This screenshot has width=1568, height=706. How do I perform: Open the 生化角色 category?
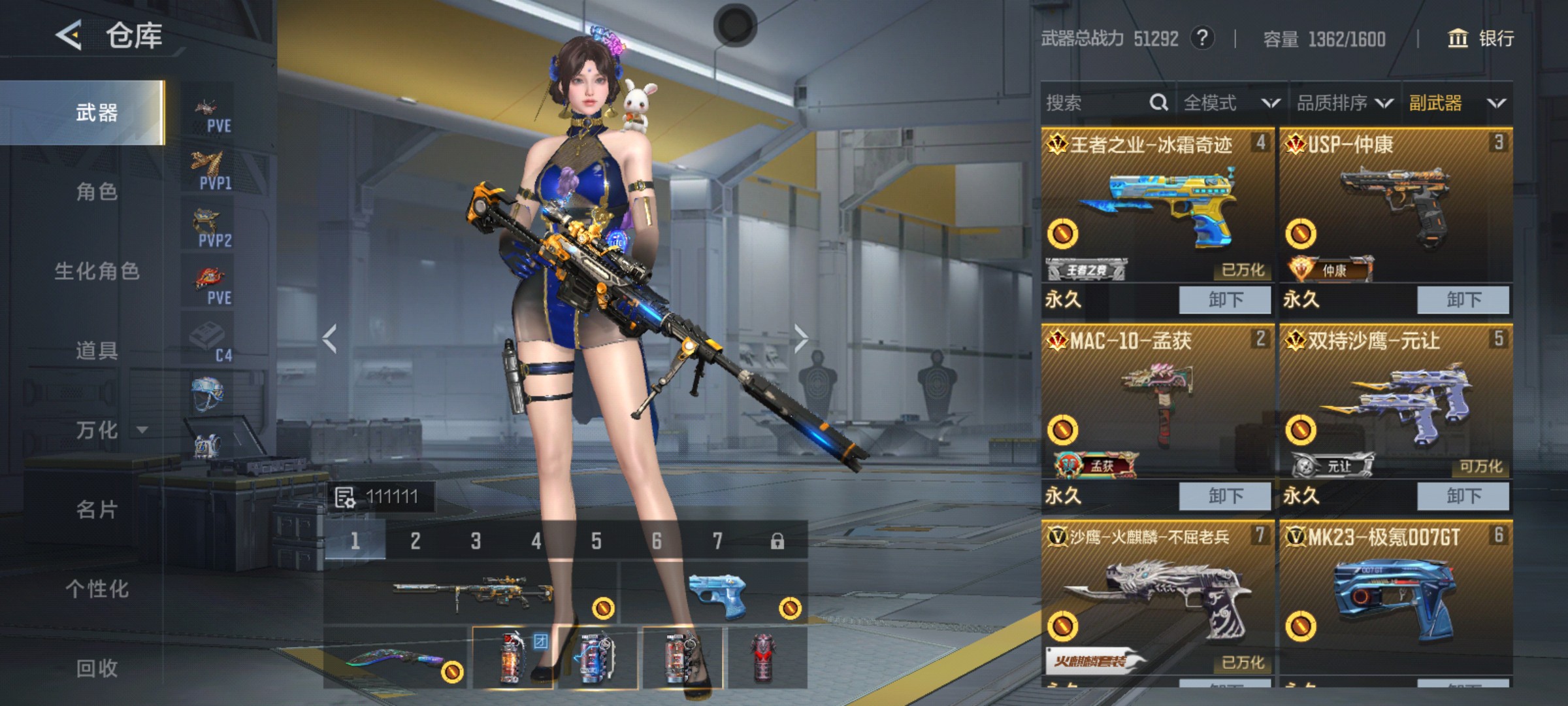pyautogui.click(x=97, y=271)
